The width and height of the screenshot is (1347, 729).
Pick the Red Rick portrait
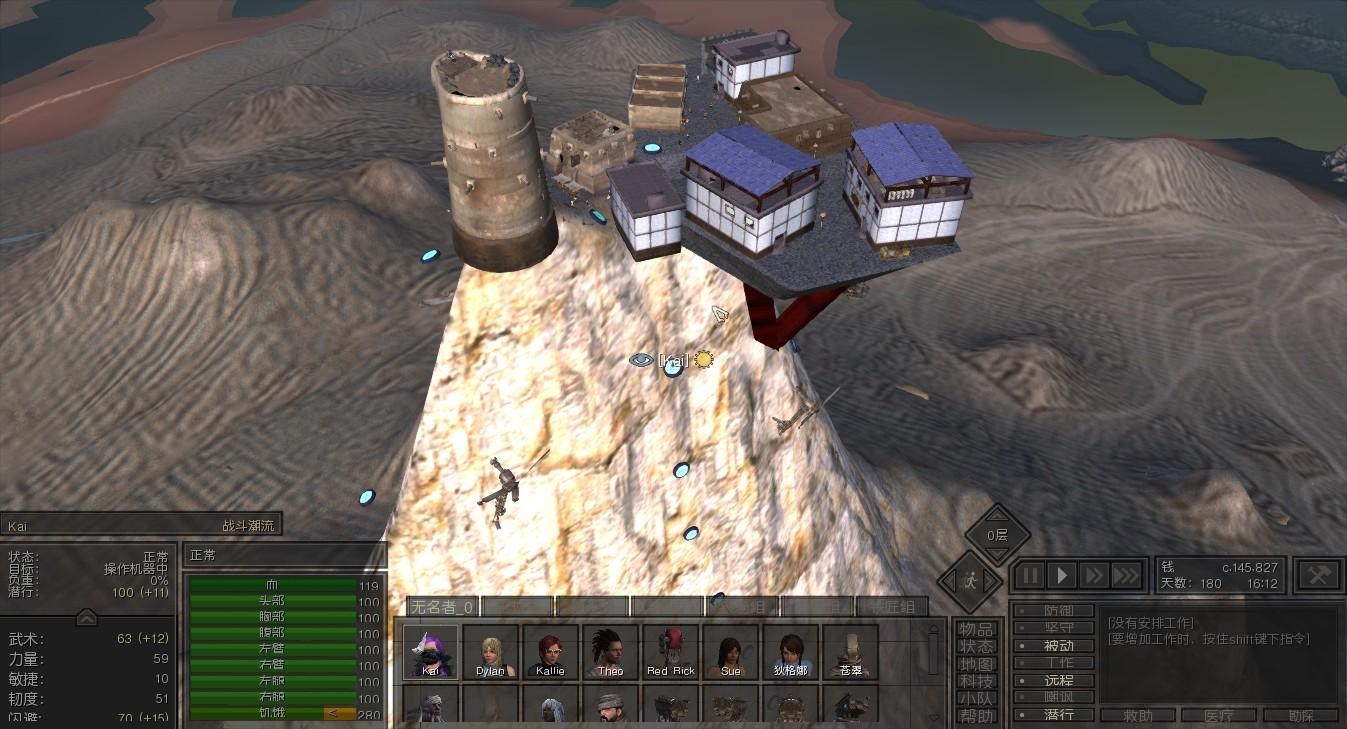670,652
